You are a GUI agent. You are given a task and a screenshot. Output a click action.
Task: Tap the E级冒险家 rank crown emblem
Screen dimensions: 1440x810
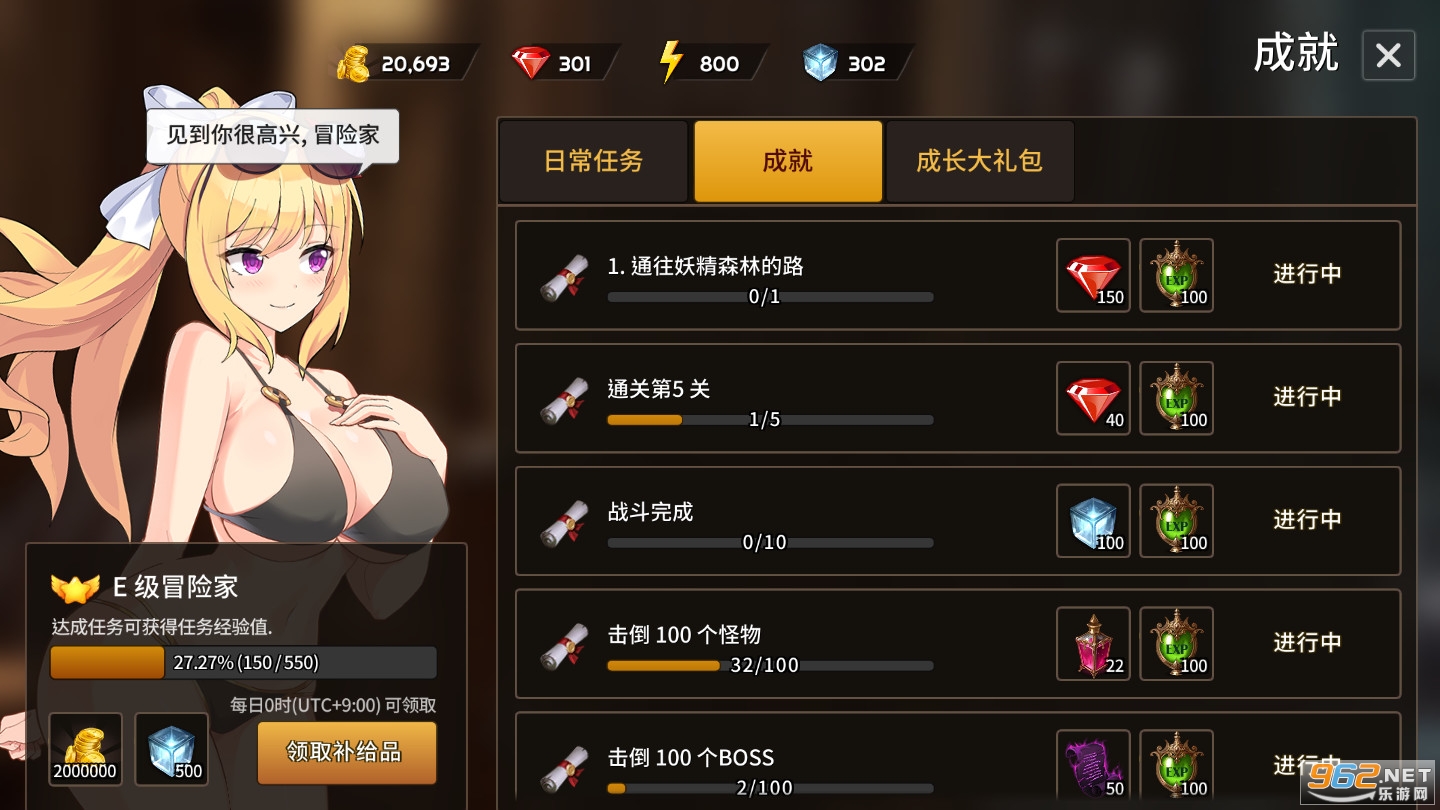coord(77,588)
